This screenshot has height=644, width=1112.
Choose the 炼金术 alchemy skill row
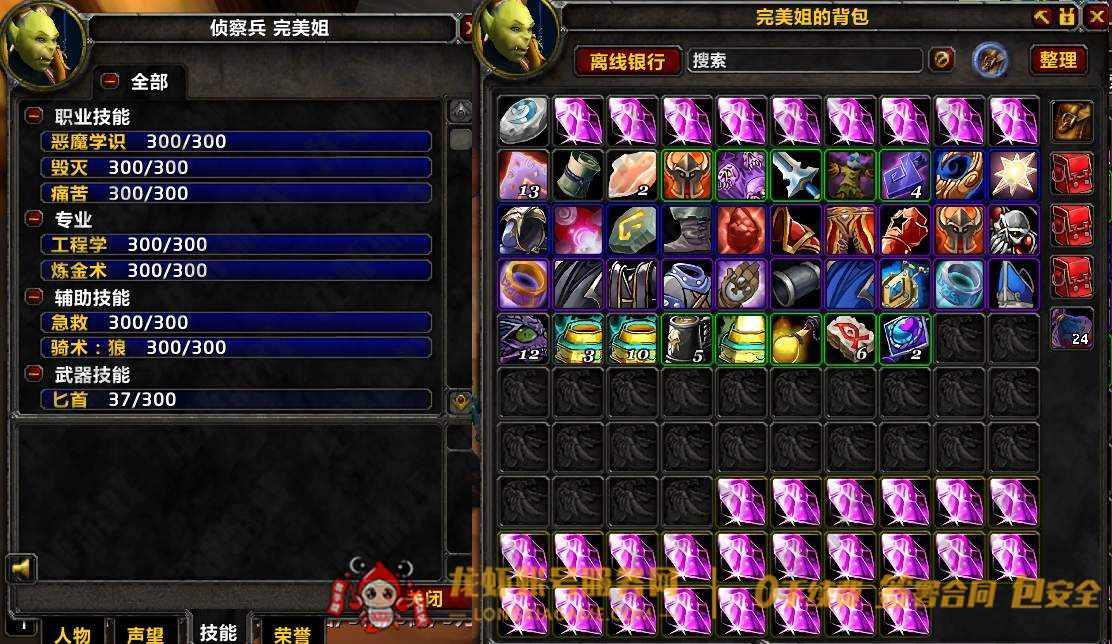click(x=236, y=270)
